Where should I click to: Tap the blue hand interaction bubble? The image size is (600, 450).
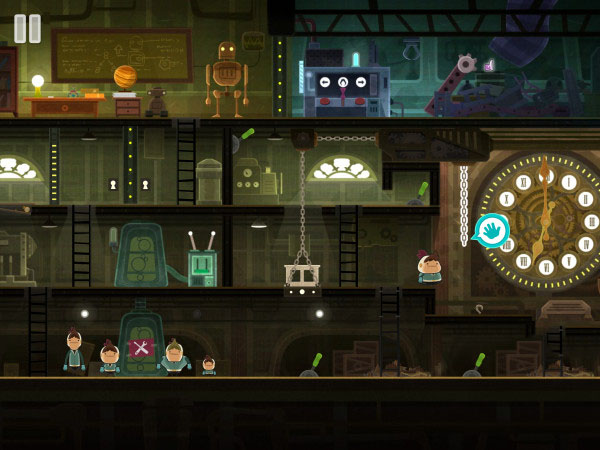(492, 232)
